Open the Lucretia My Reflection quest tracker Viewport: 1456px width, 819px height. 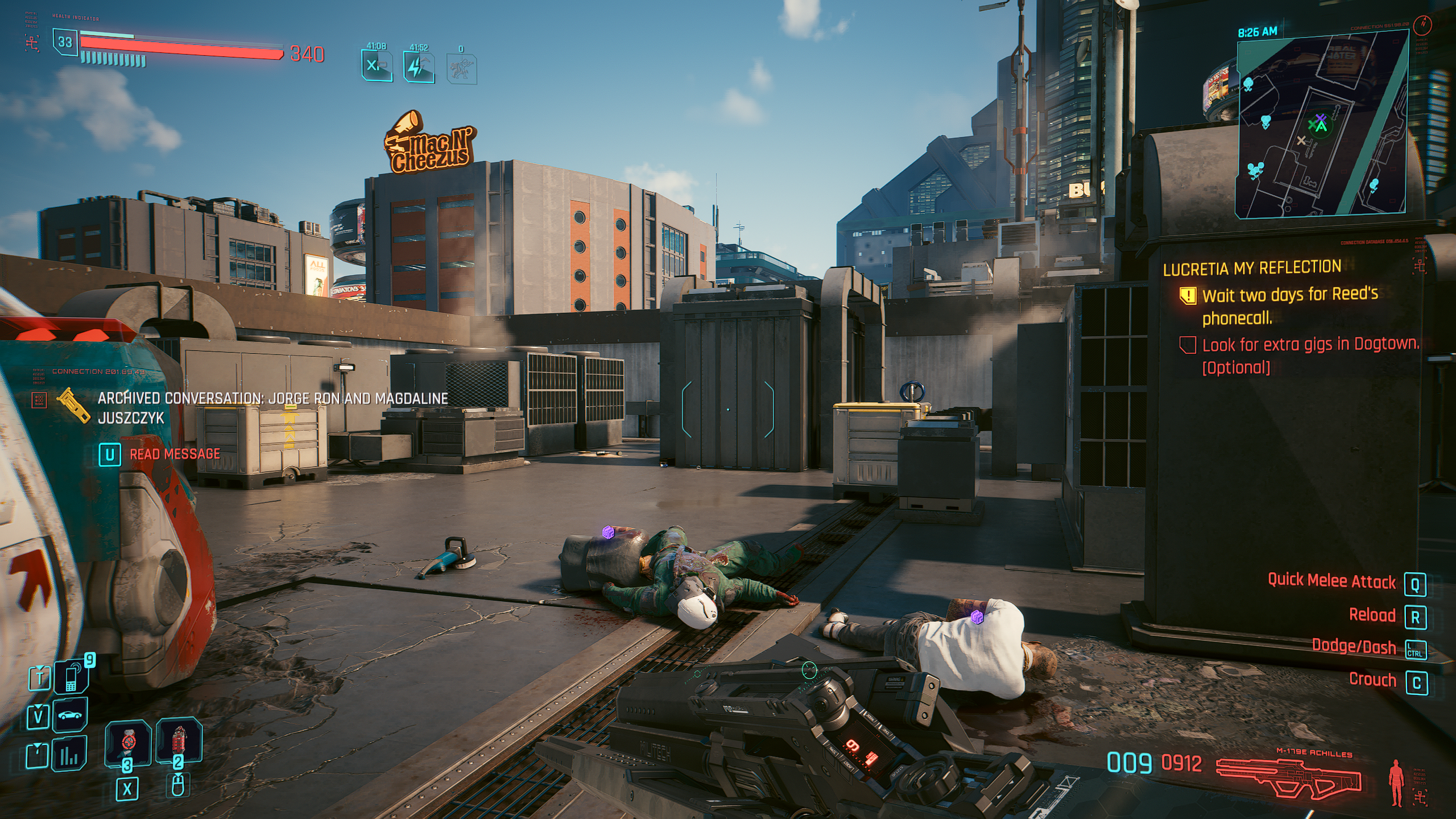pyautogui.click(x=1251, y=268)
